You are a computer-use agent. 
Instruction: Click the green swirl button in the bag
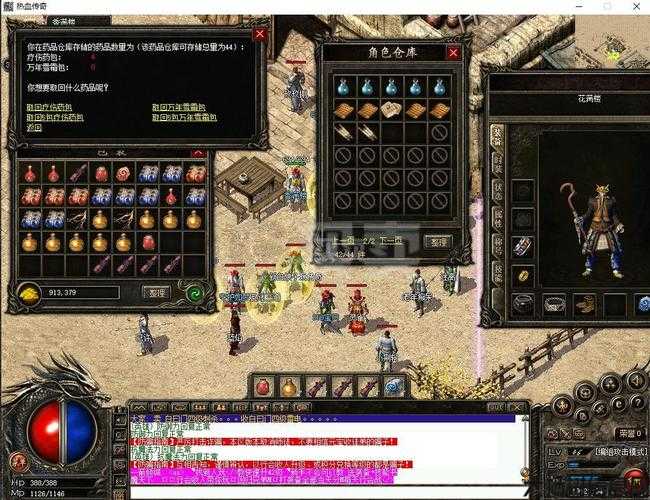[x=194, y=292]
